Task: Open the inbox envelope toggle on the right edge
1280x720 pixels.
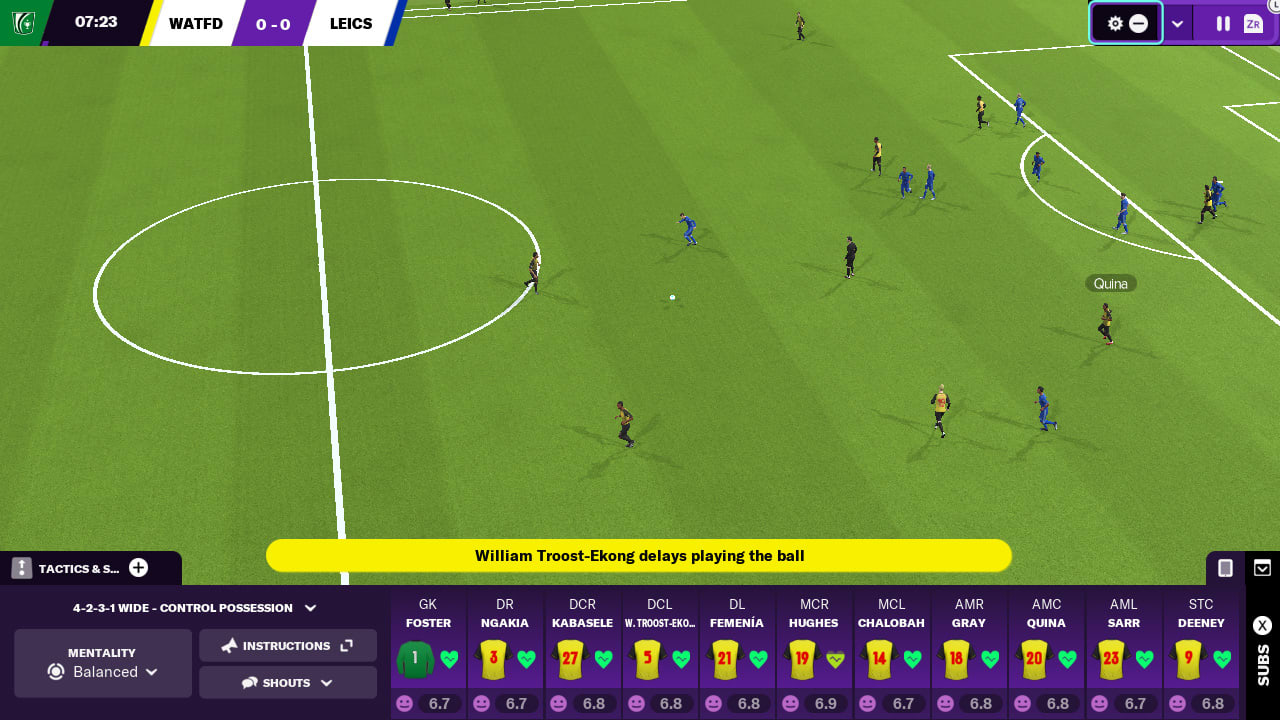Action: (x=1262, y=567)
